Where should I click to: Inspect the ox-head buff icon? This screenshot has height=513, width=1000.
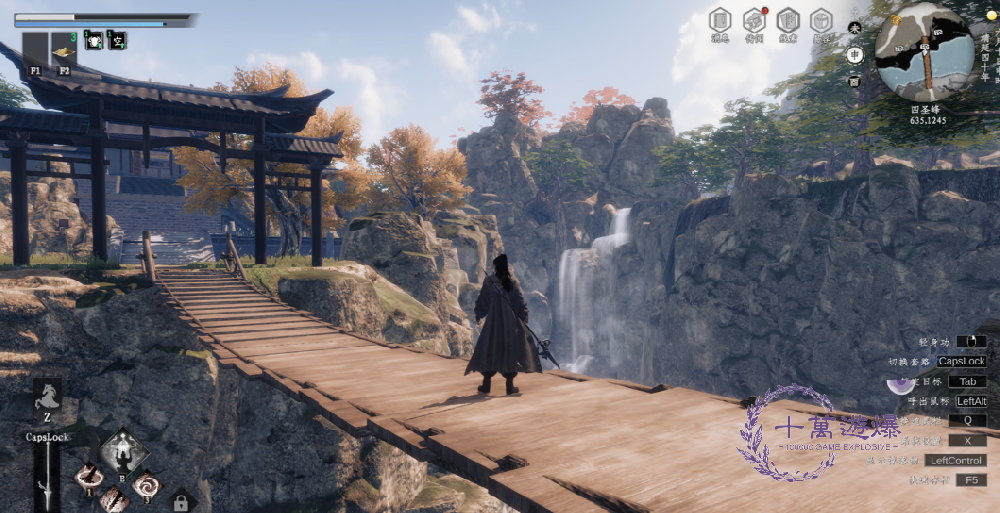click(x=93, y=40)
